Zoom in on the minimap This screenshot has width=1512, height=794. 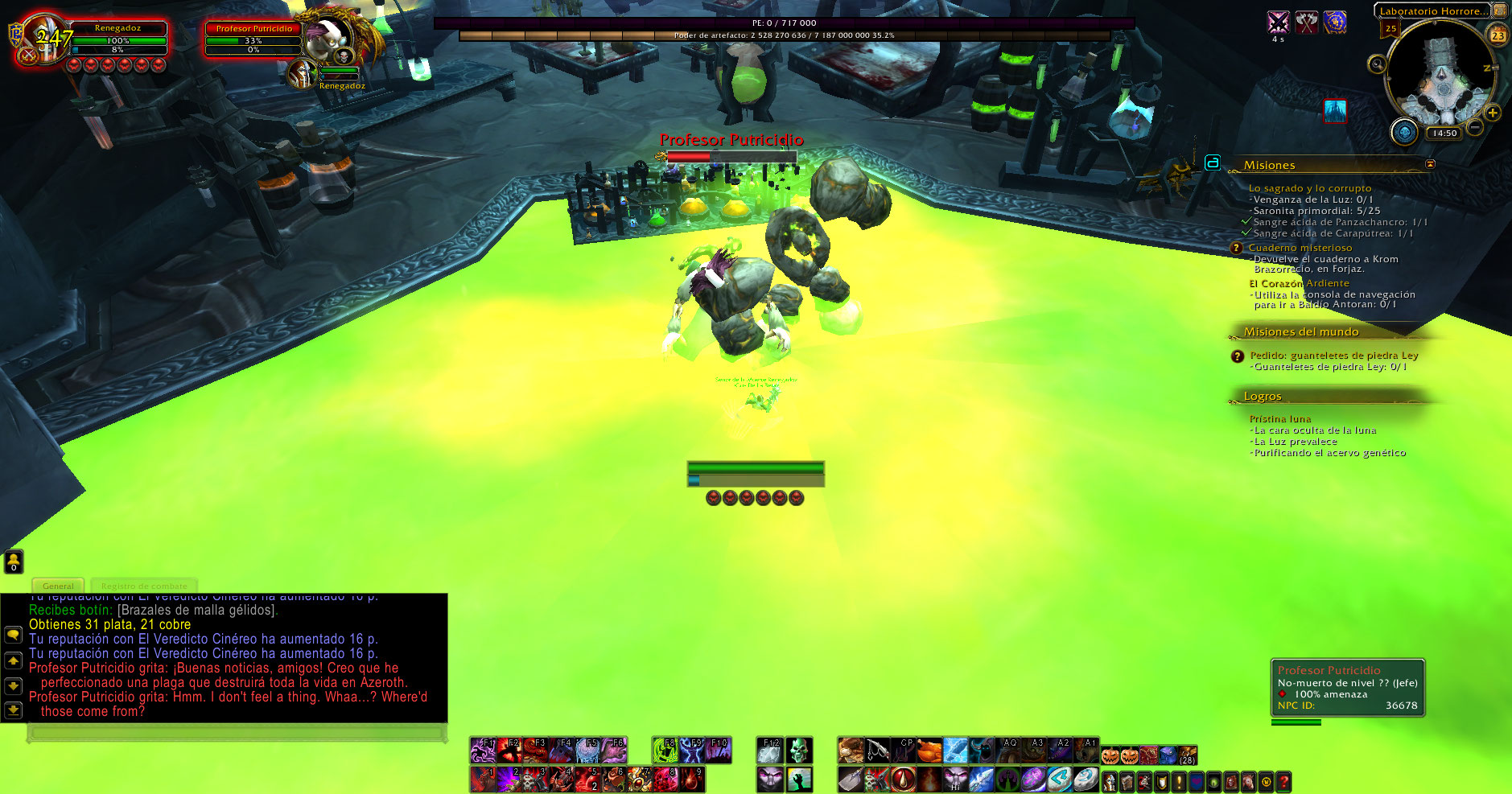1493,113
